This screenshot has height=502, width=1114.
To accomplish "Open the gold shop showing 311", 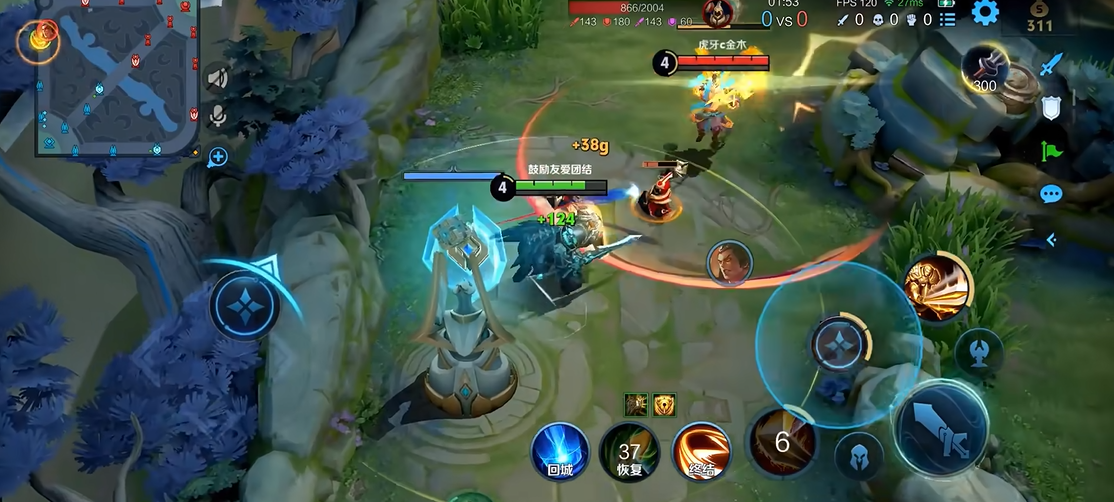I will click(1040, 17).
